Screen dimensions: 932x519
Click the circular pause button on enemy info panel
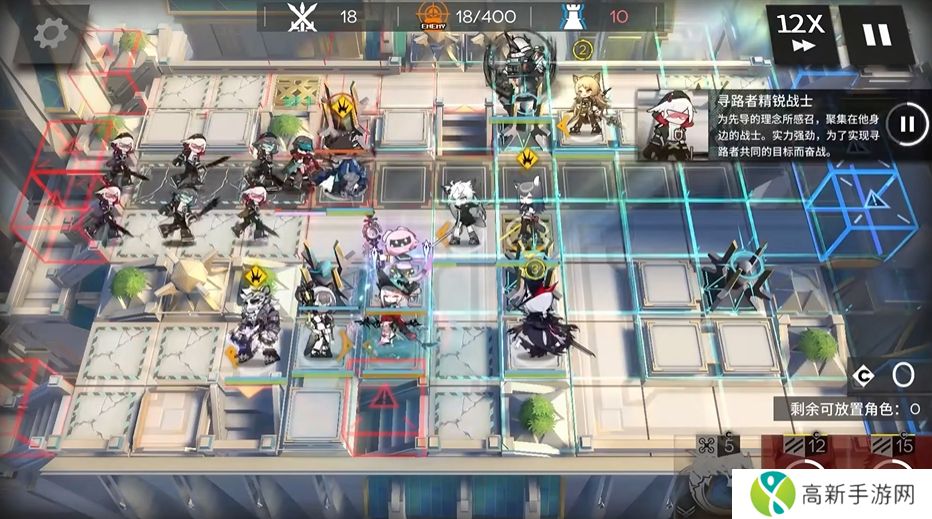coord(907,124)
